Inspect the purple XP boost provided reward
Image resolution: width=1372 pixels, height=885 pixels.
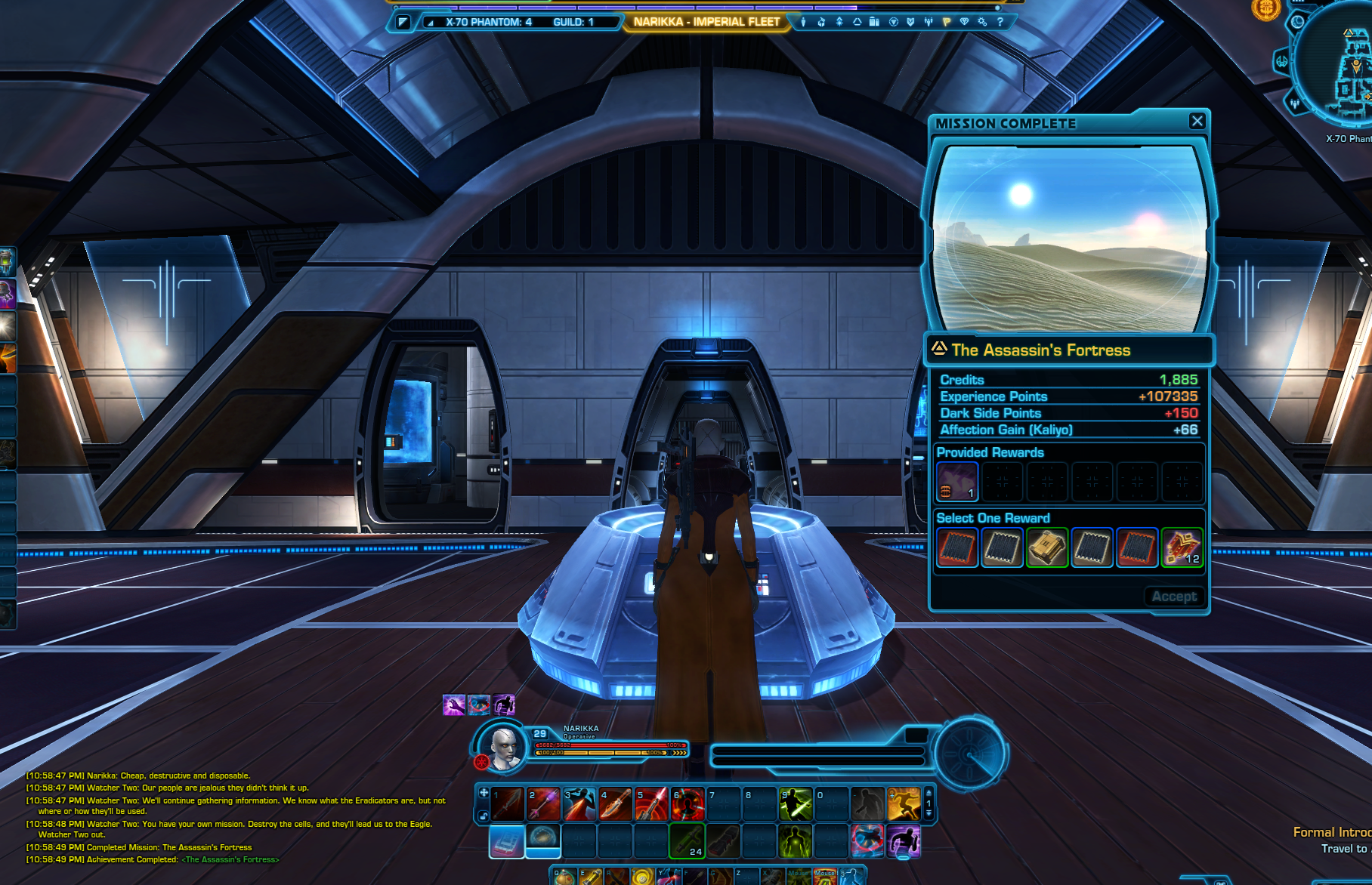(957, 482)
